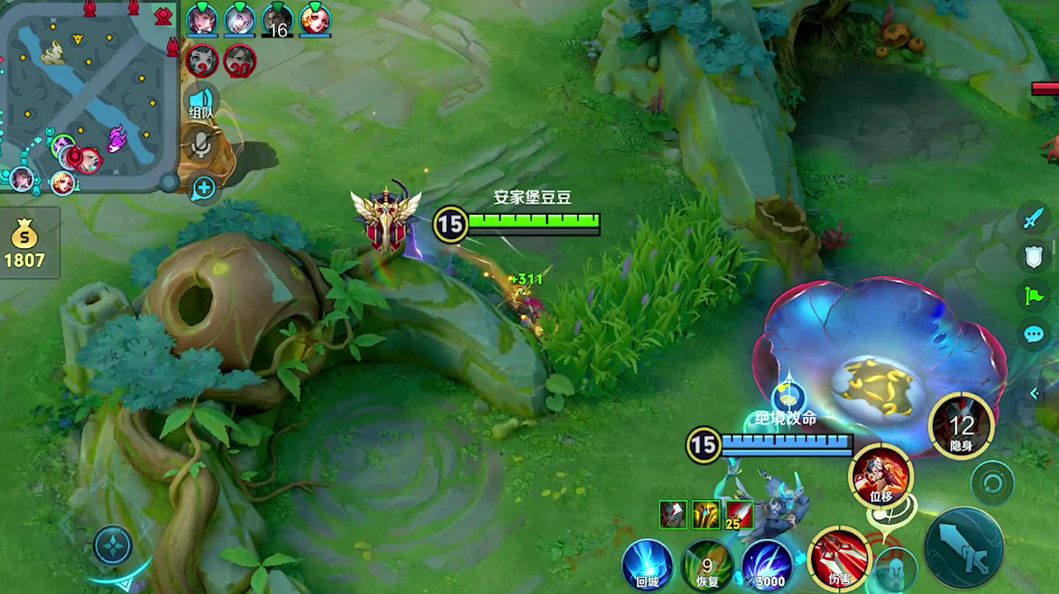Toggle the microphone button
Viewport: 1059px width, 594px height.
click(201, 146)
